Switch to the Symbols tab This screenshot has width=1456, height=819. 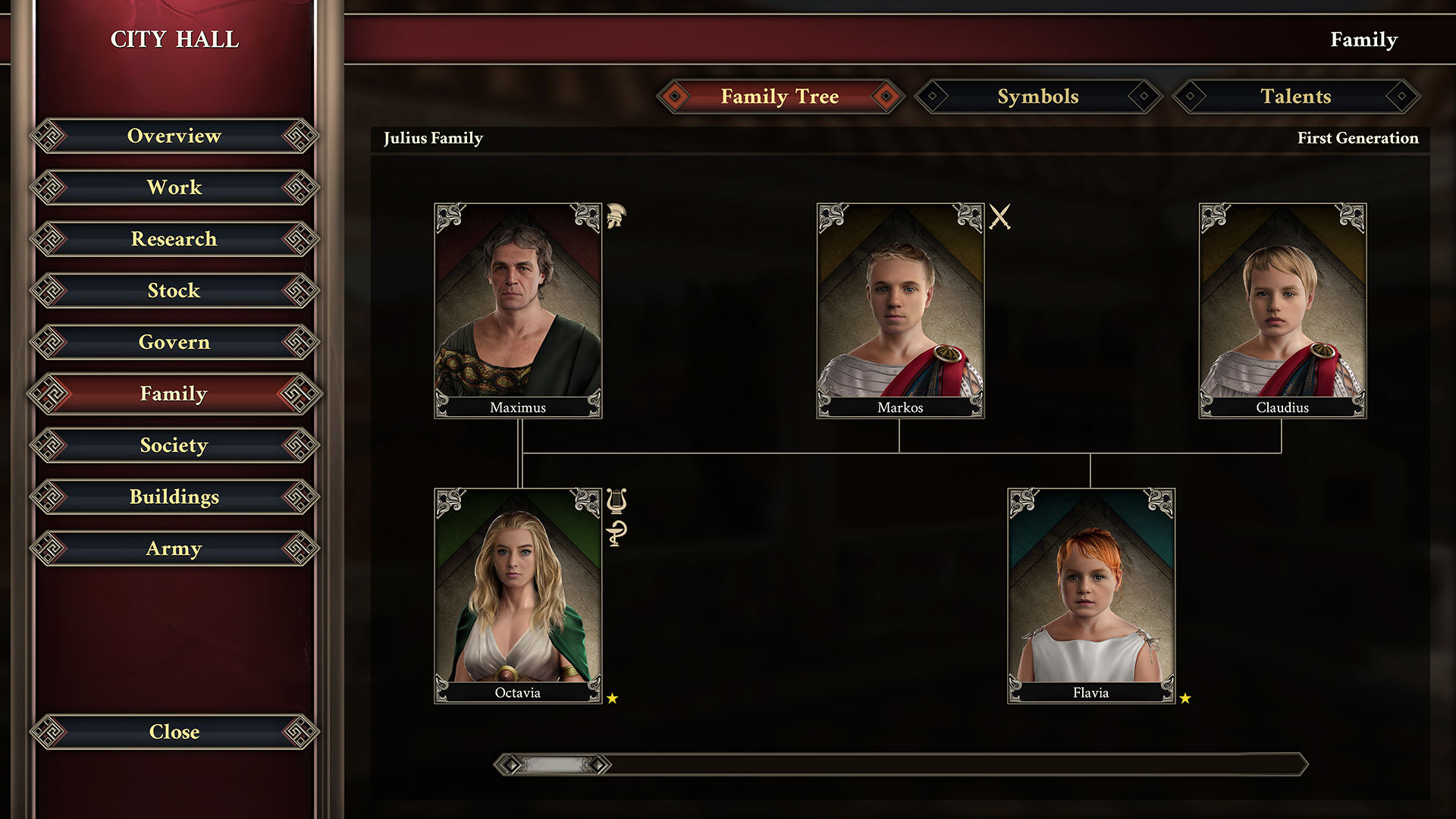1037,97
